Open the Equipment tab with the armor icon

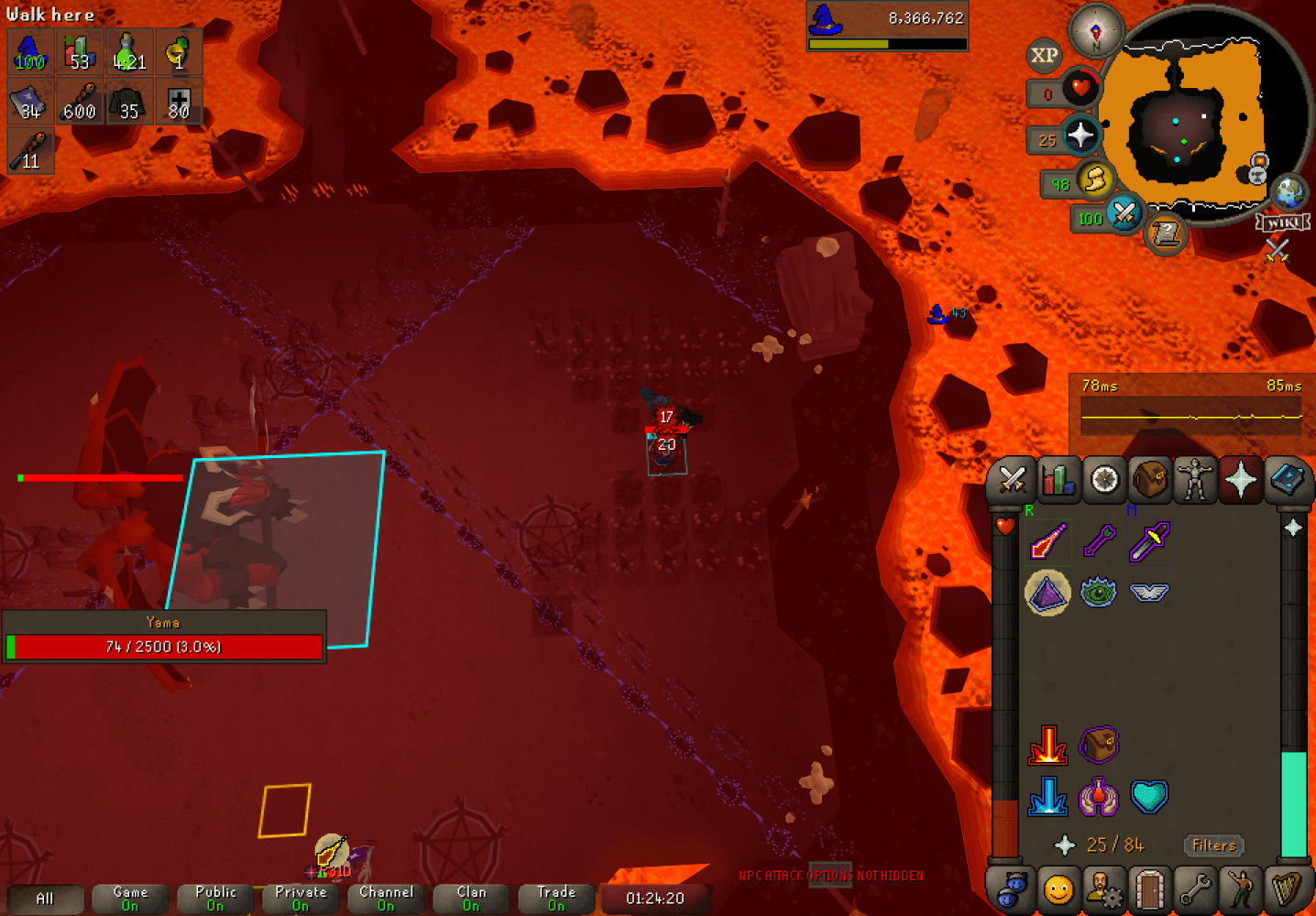(1195, 479)
